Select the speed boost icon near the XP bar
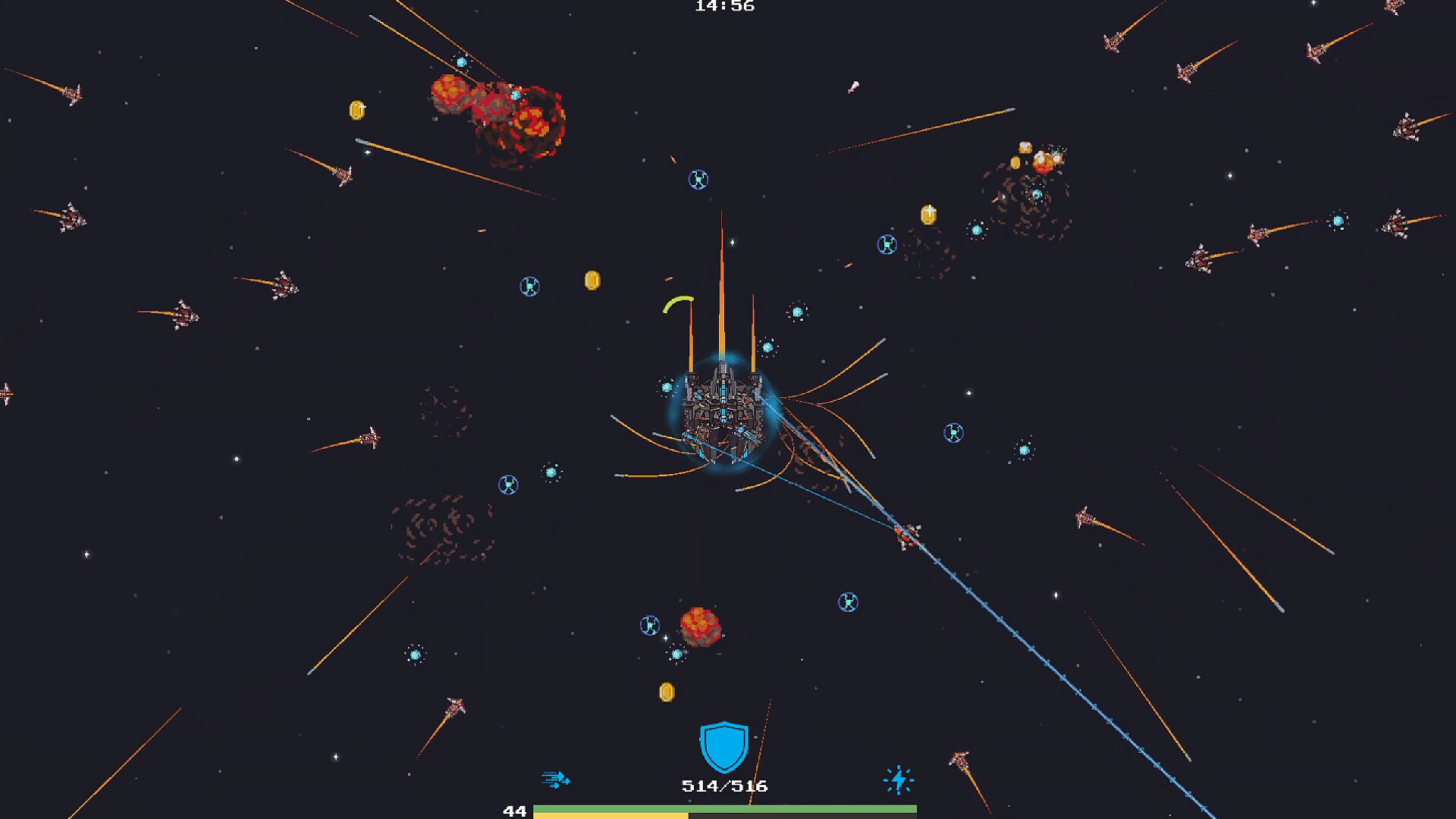This screenshot has height=819, width=1456. (556, 779)
